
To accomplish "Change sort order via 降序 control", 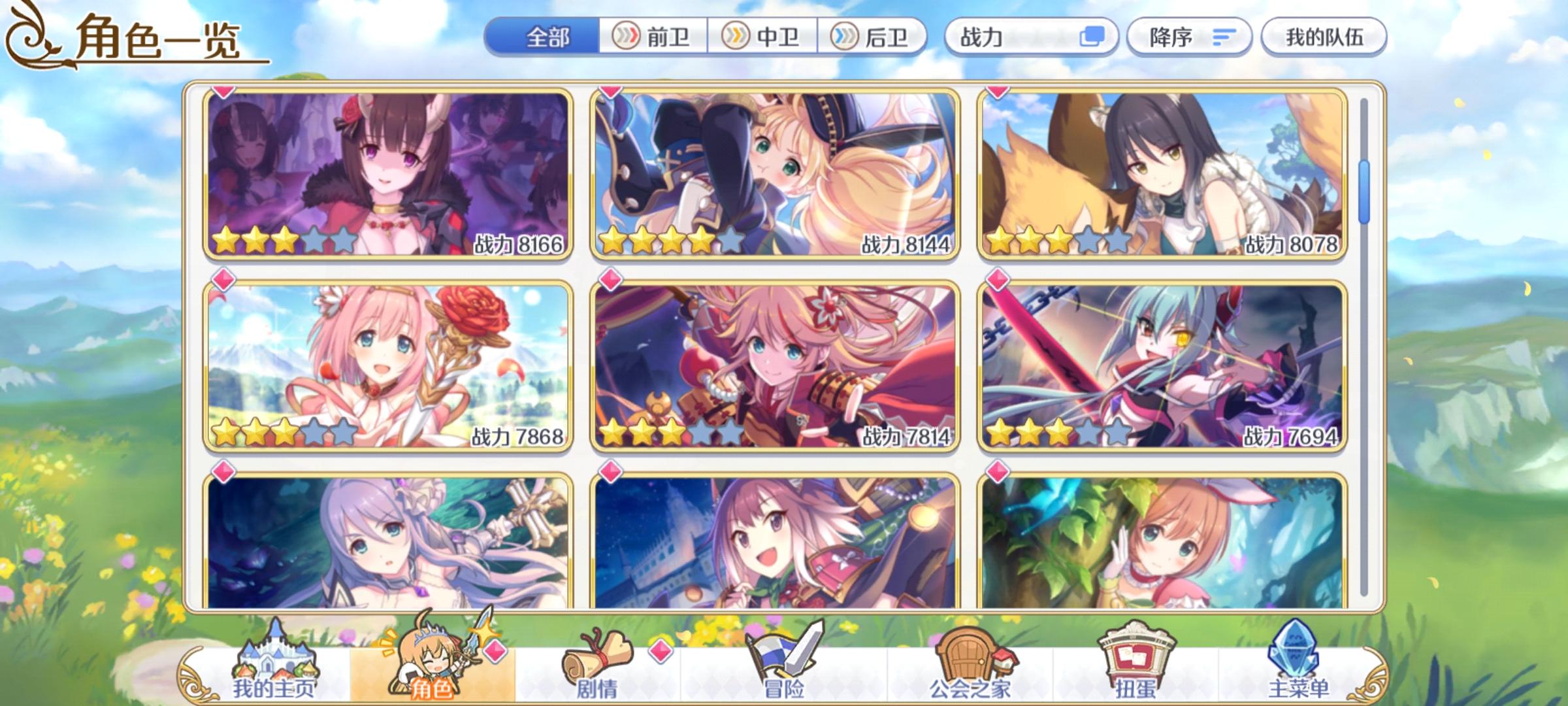I will click(x=1190, y=37).
